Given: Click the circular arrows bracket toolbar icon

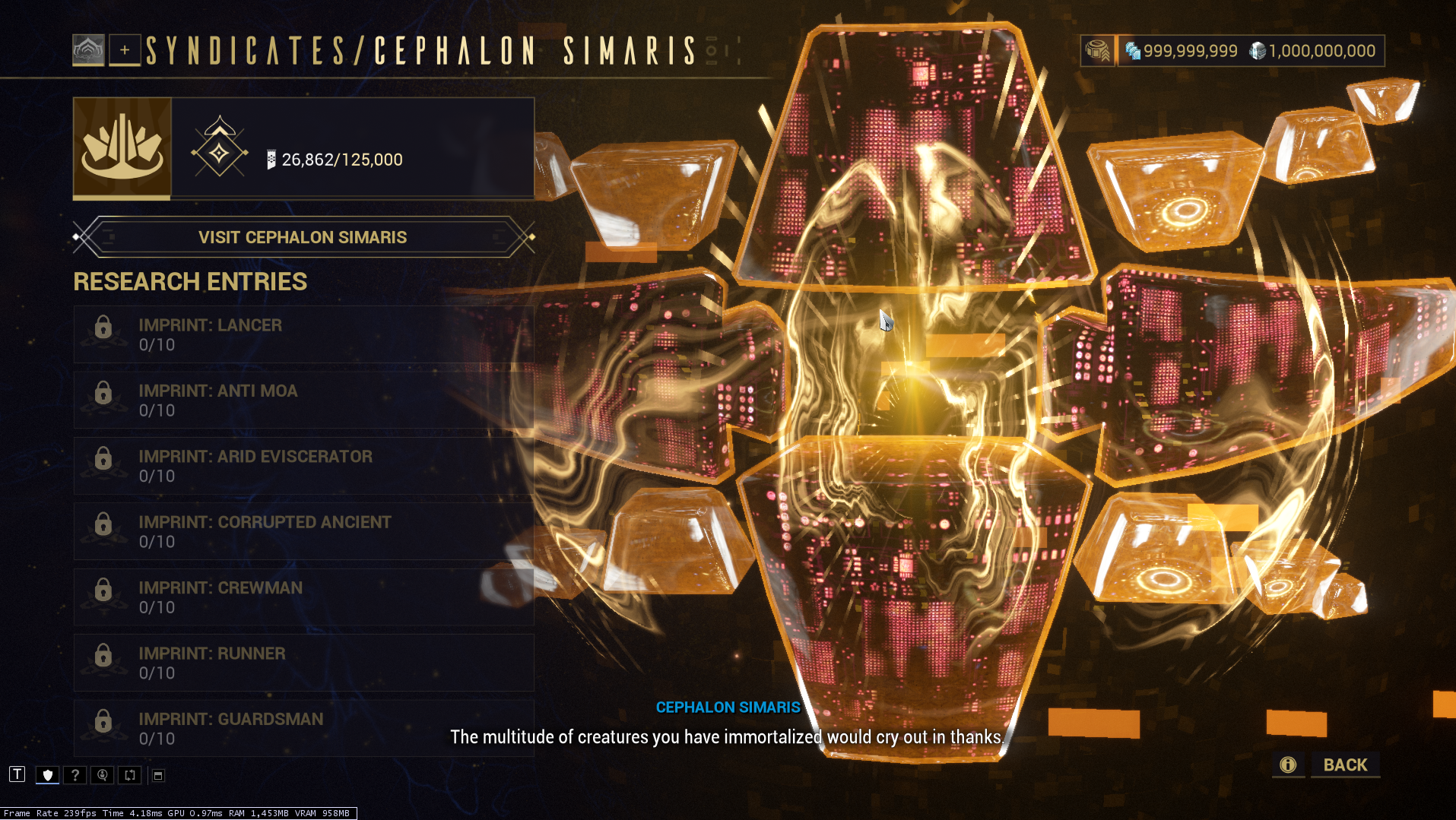Looking at the screenshot, I should pyautogui.click(x=130, y=775).
